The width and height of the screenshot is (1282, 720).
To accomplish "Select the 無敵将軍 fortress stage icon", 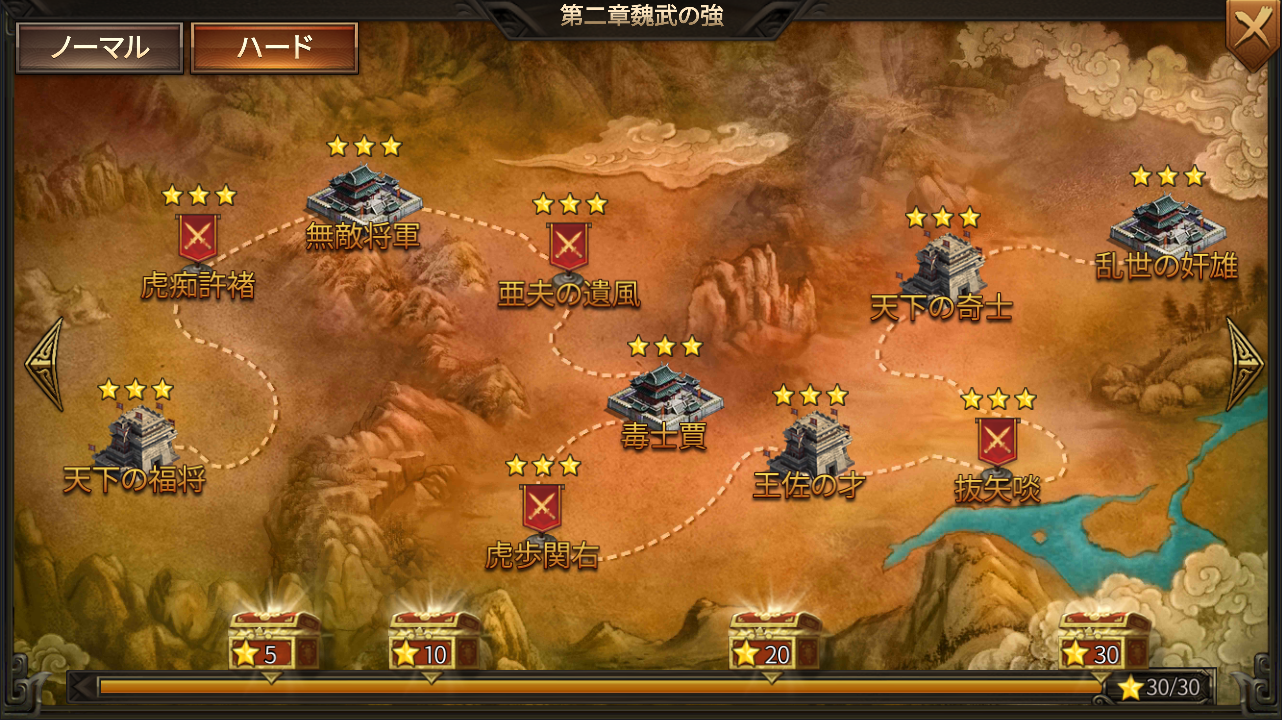I will coord(365,195).
